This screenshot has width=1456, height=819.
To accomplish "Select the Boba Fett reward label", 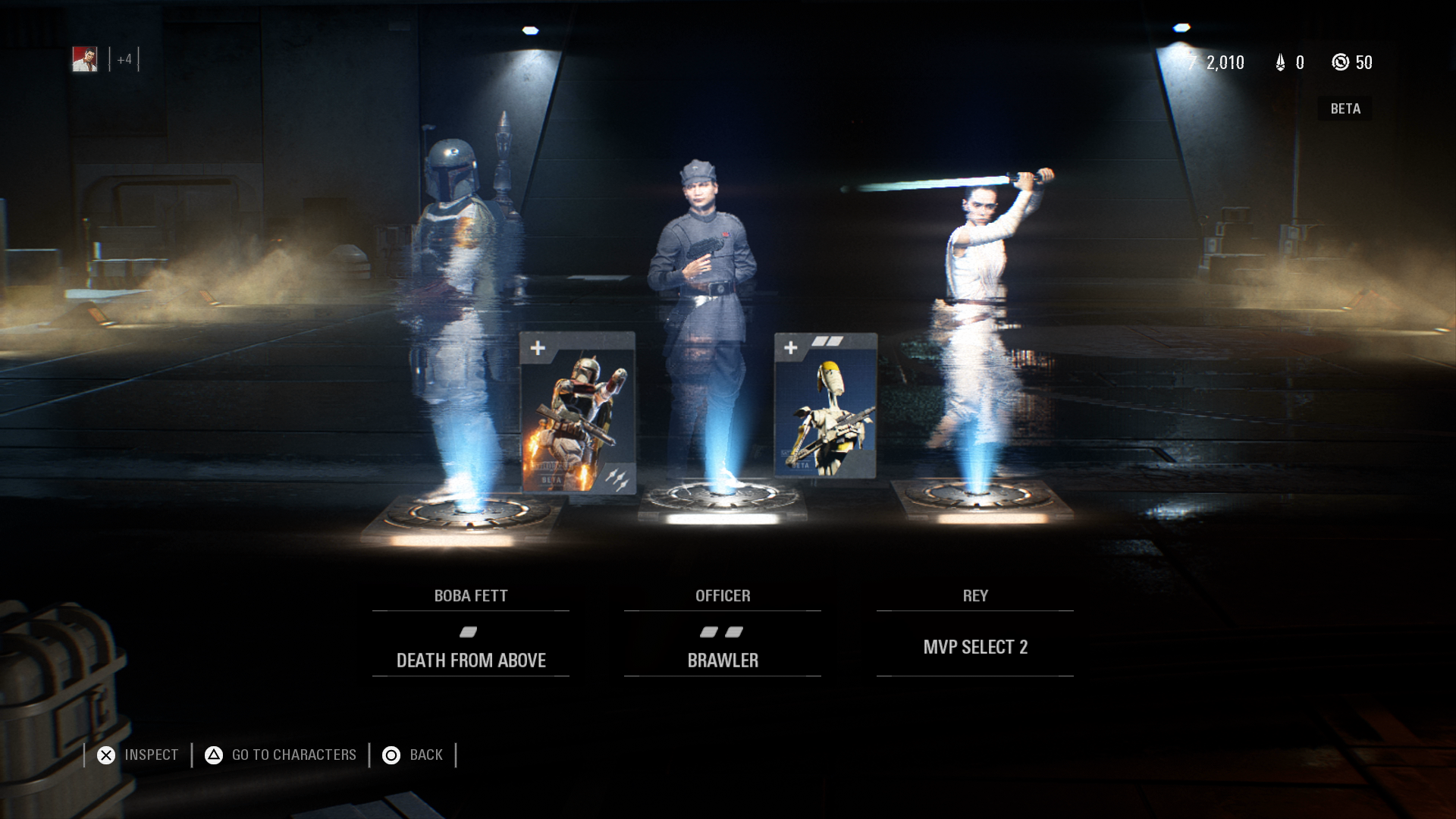I will [470, 596].
